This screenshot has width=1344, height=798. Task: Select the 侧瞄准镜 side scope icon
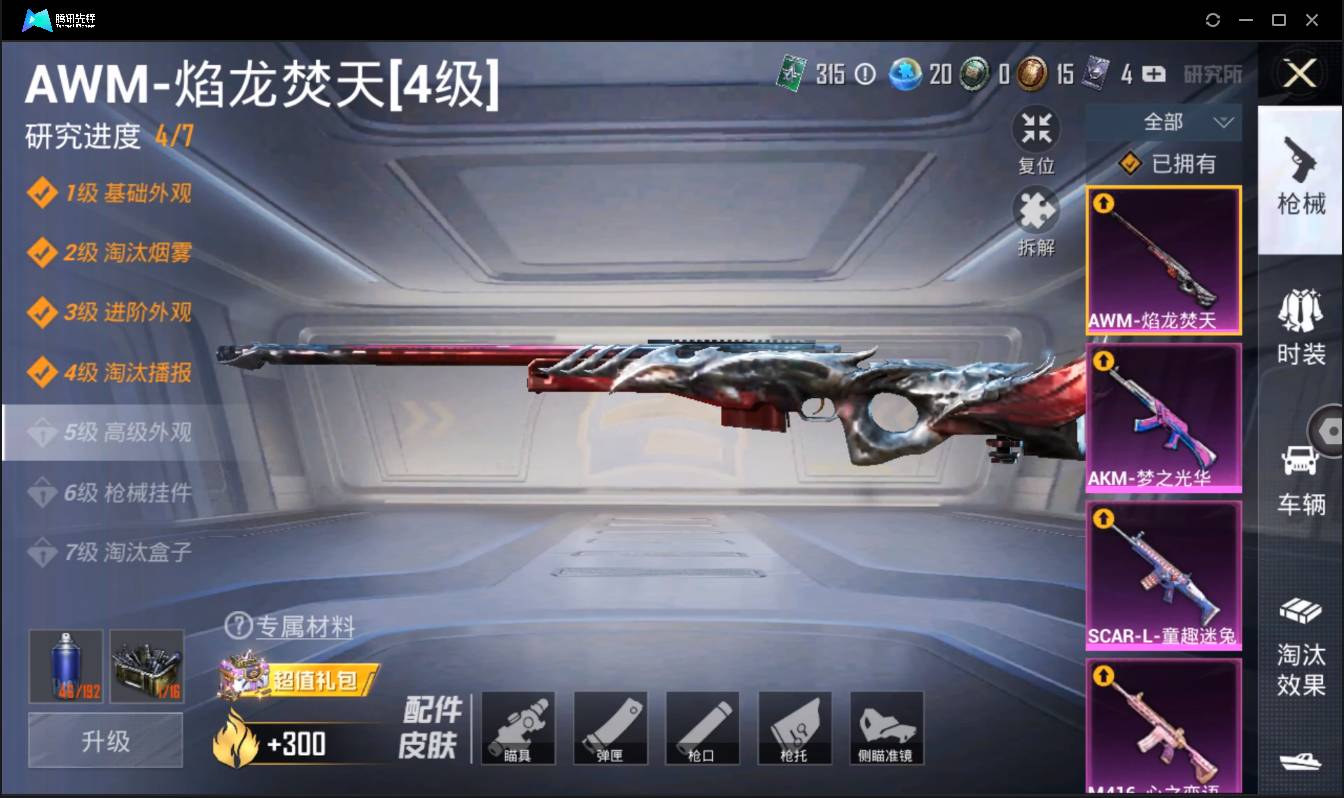click(886, 727)
